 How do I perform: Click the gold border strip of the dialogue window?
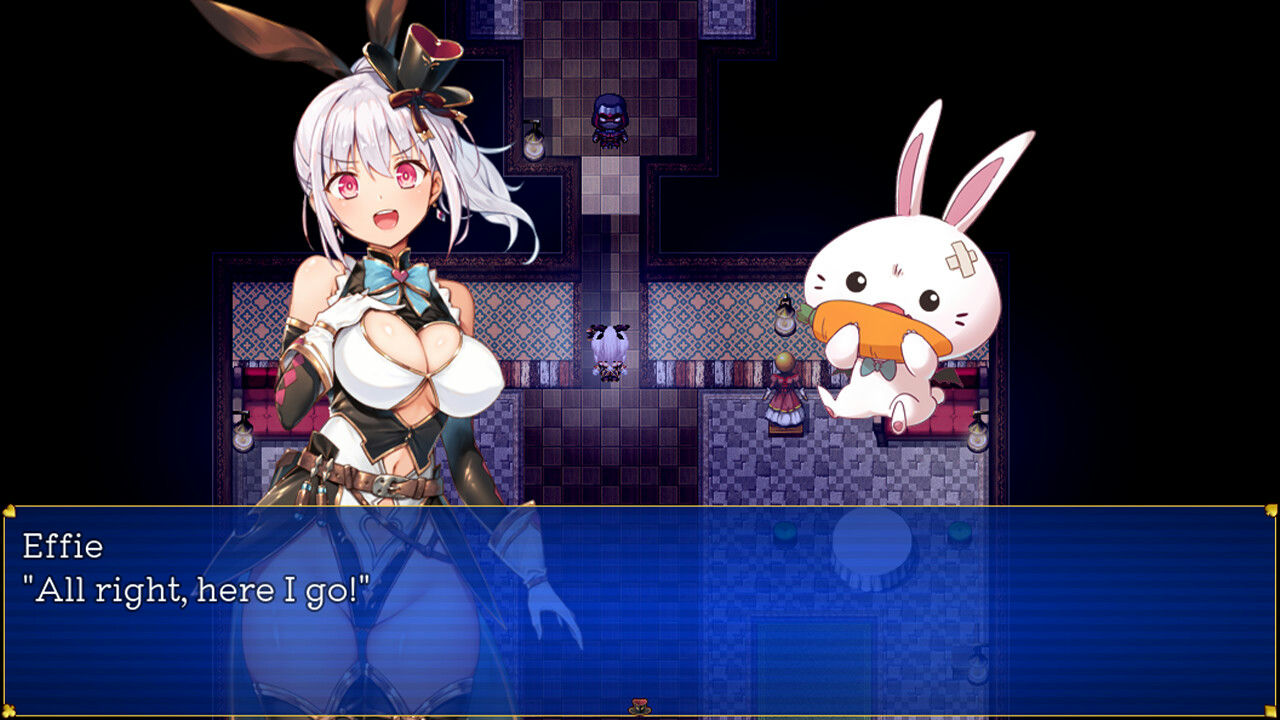tap(640, 506)
